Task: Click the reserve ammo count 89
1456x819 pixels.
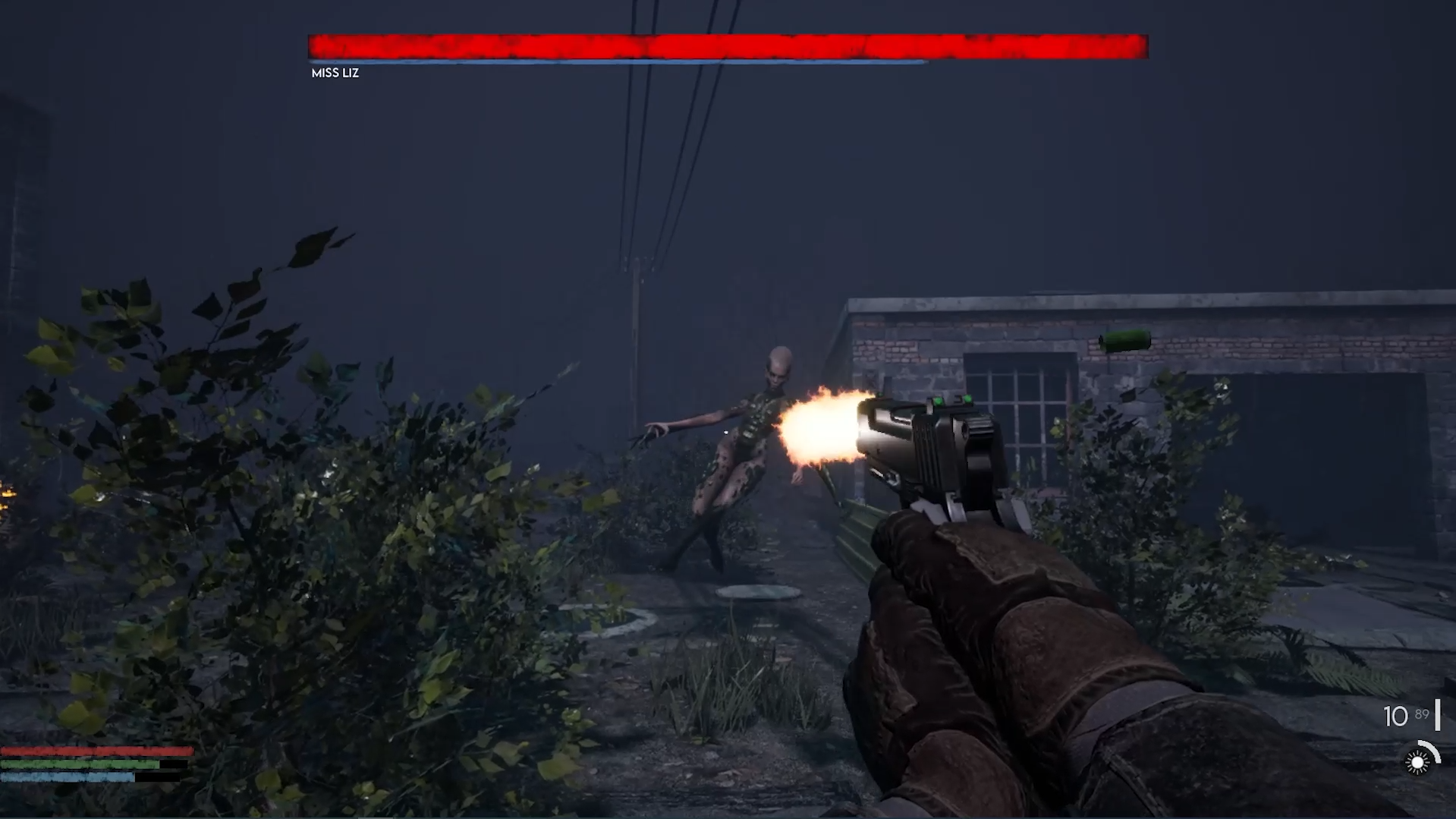Action: tap(1422, 713)
